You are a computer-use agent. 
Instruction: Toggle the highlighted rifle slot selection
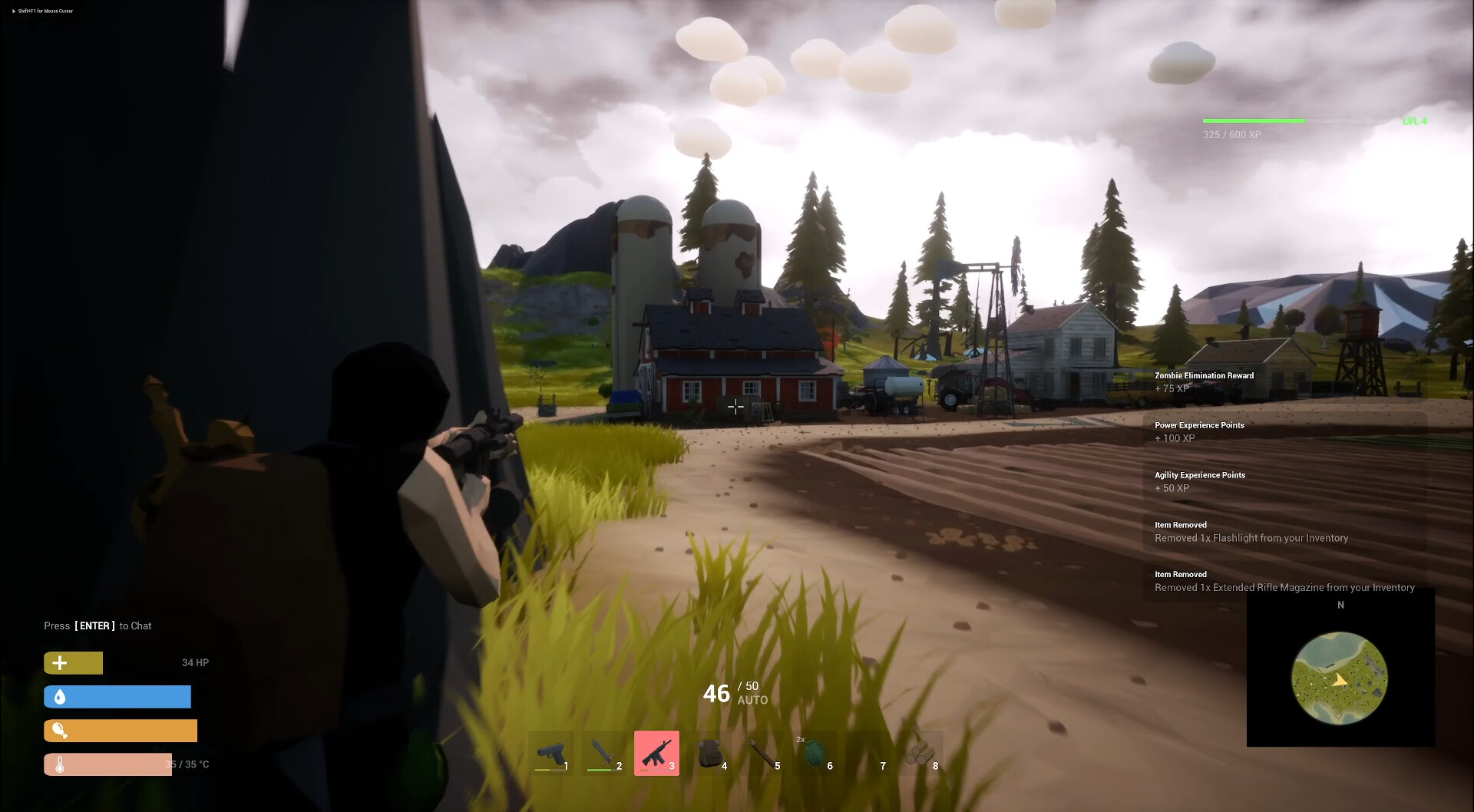point(656,753)
